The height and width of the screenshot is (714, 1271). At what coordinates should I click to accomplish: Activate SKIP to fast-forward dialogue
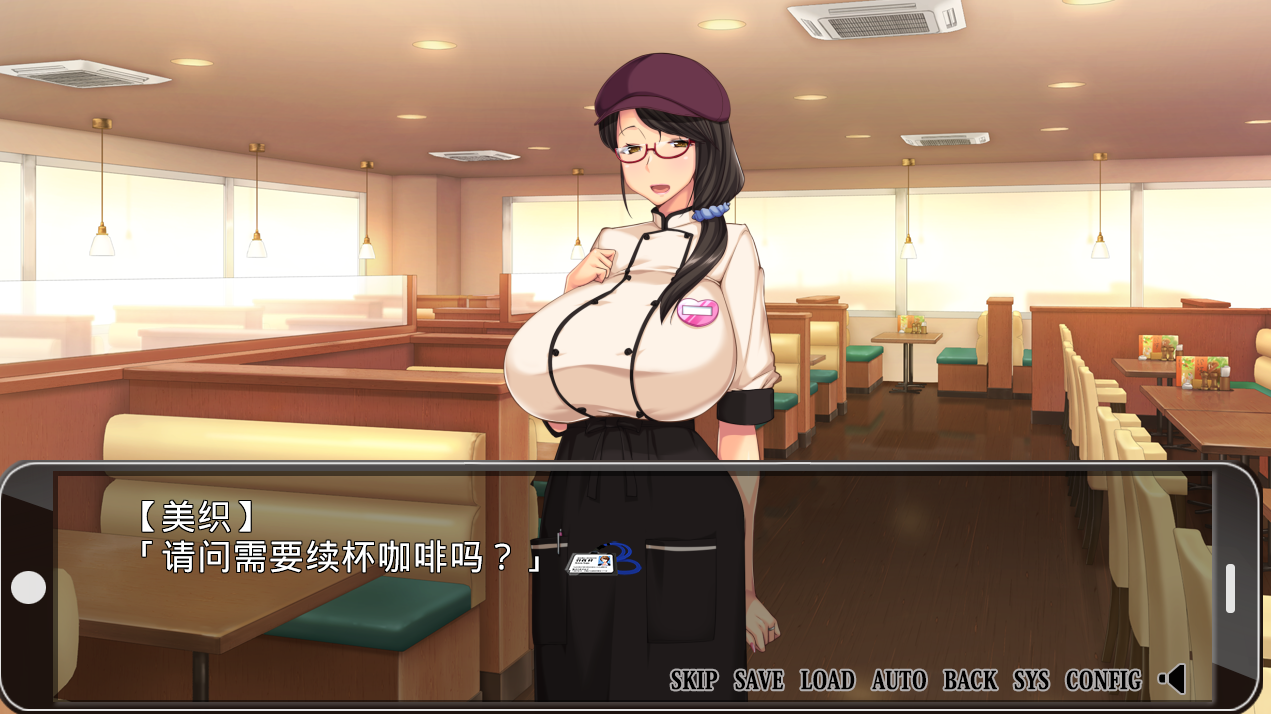point(694,681)
